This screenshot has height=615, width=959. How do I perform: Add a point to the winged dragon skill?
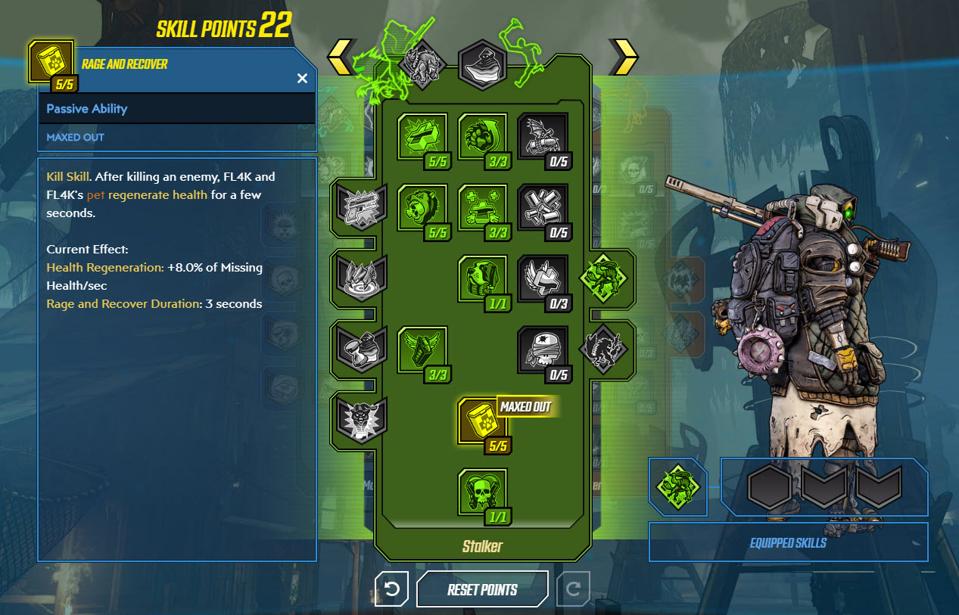point(542,137)
